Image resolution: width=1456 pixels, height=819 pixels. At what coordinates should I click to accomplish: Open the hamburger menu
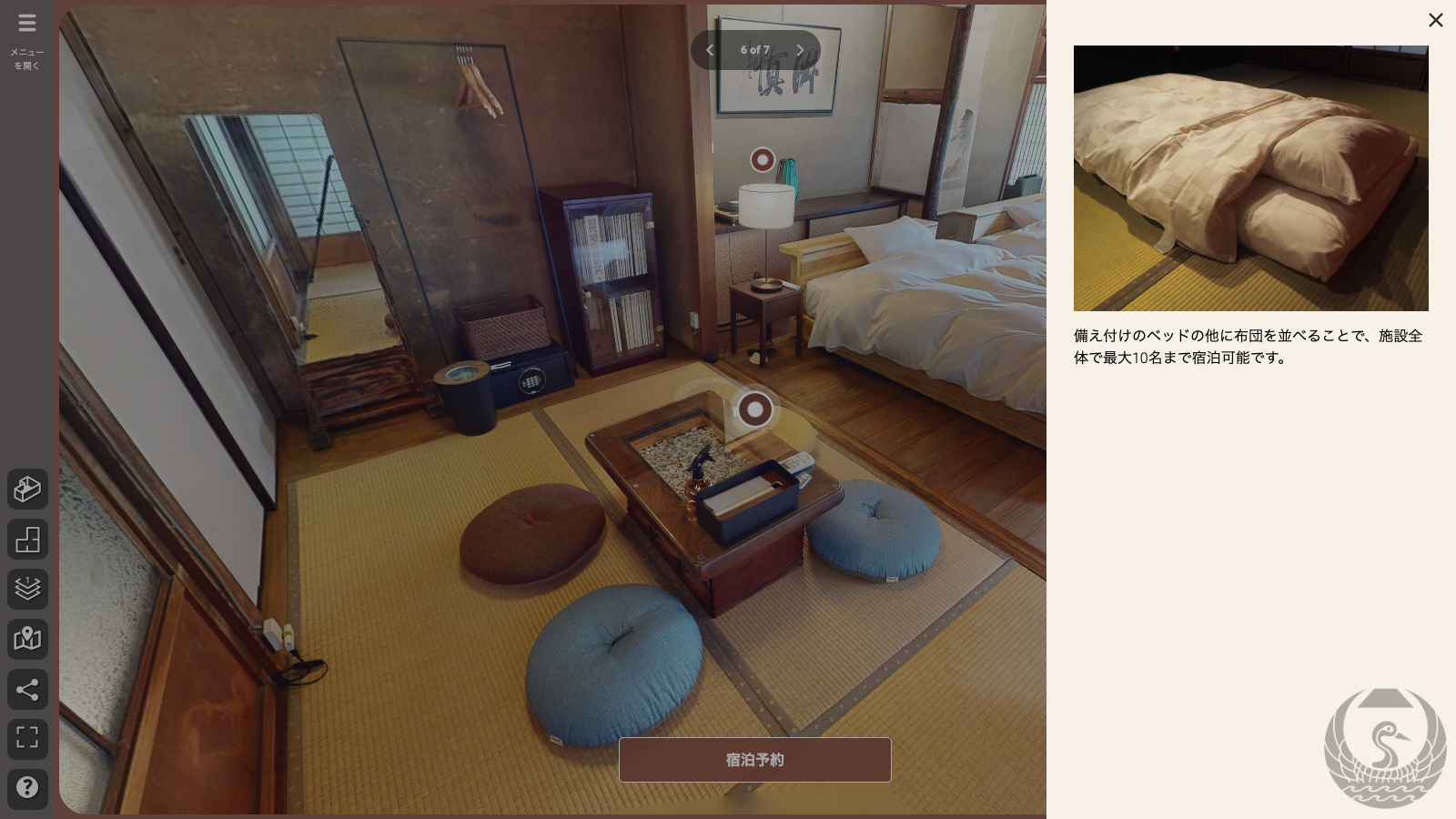coord(27,24)
